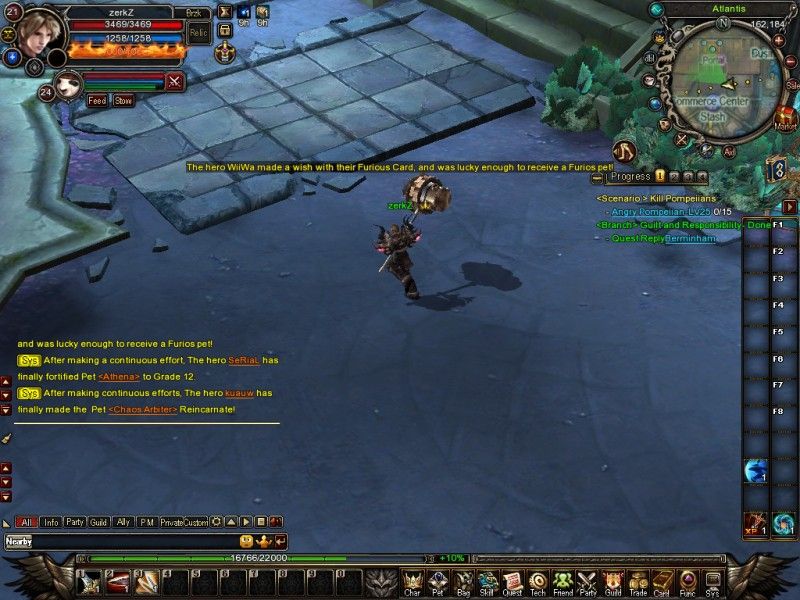Open the Quest log button
The height and width of the screenshot is (600, 800).
512,583
